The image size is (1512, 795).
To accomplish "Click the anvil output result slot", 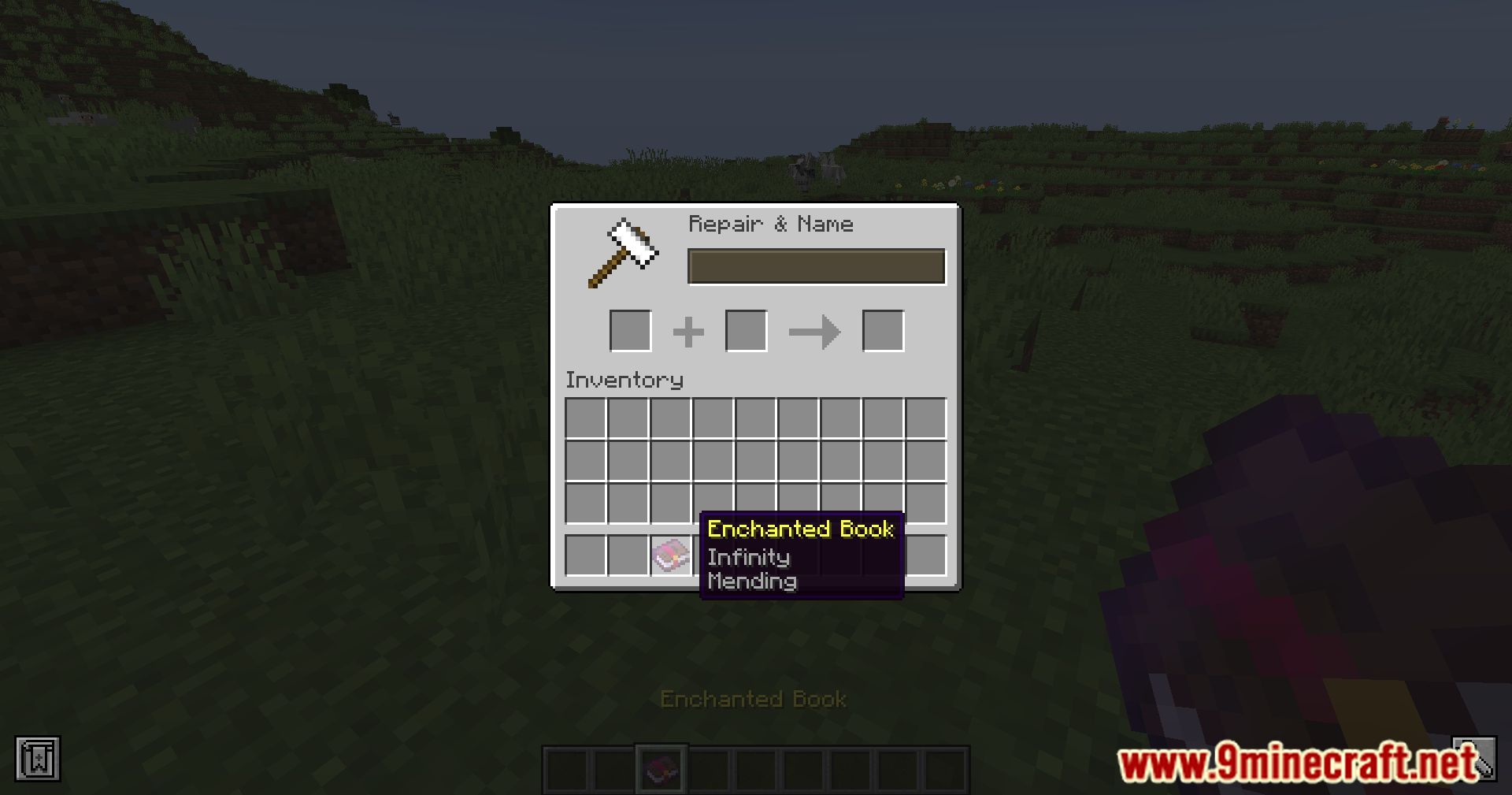I will click(884, 332).
